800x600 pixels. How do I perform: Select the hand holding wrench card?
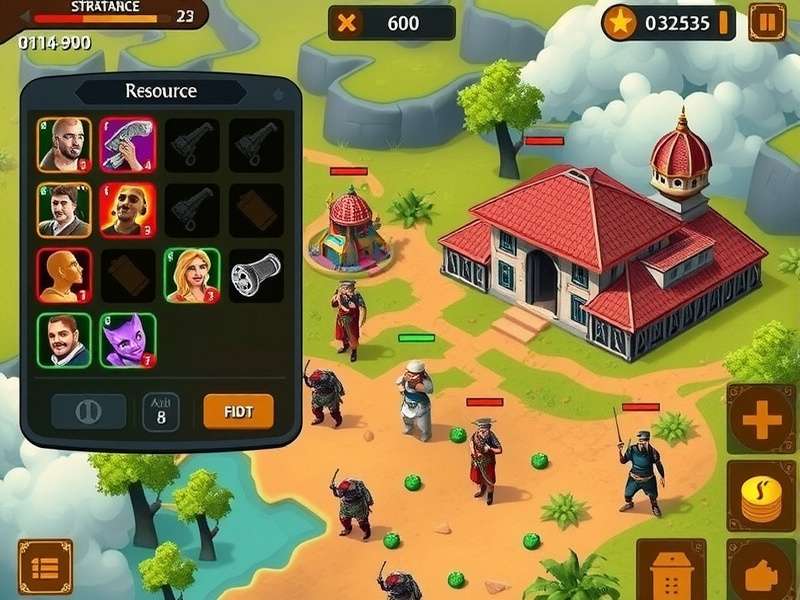127,145
